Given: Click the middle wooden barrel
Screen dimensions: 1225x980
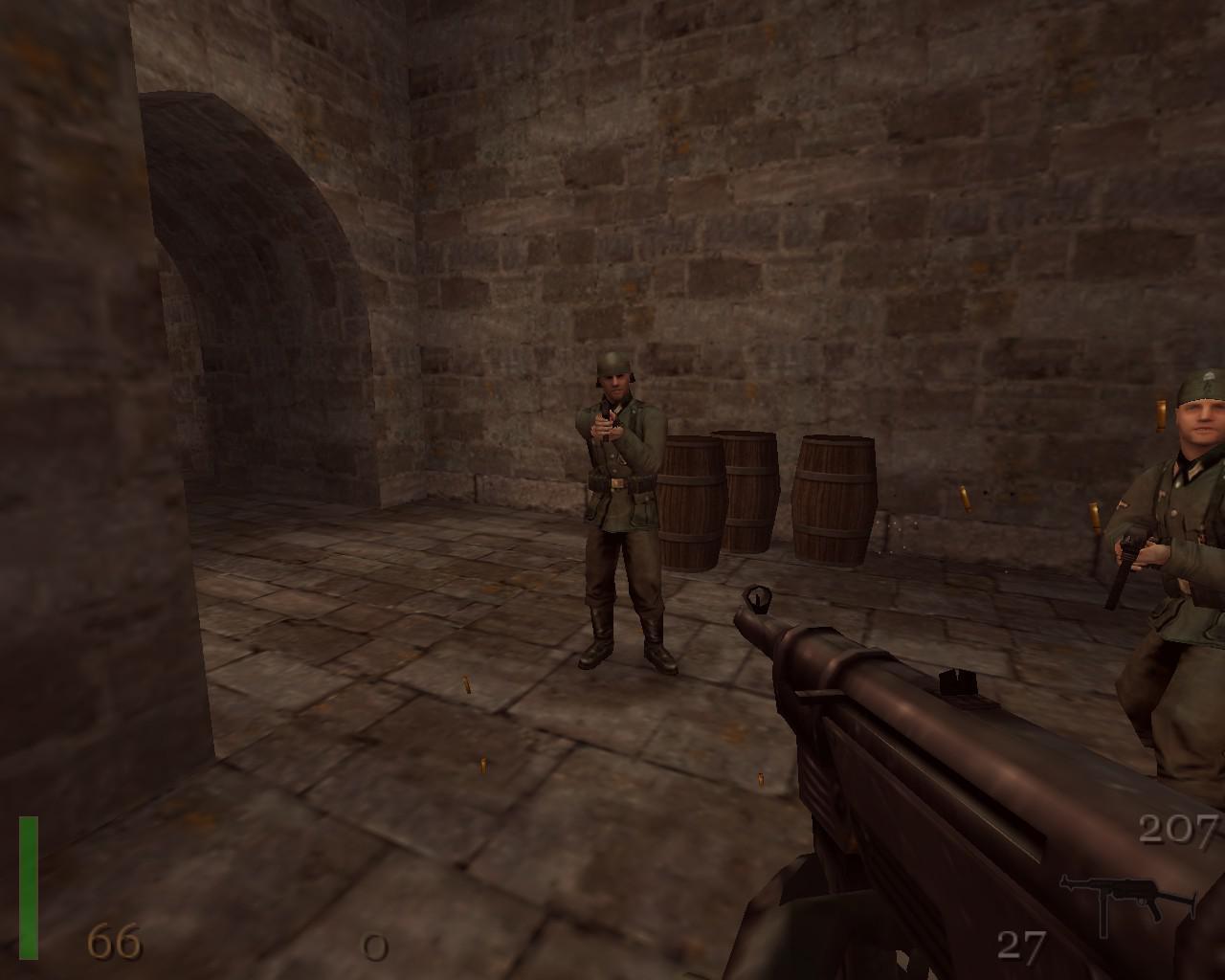Looking at the screenshot, I should (x=751, y=493).
